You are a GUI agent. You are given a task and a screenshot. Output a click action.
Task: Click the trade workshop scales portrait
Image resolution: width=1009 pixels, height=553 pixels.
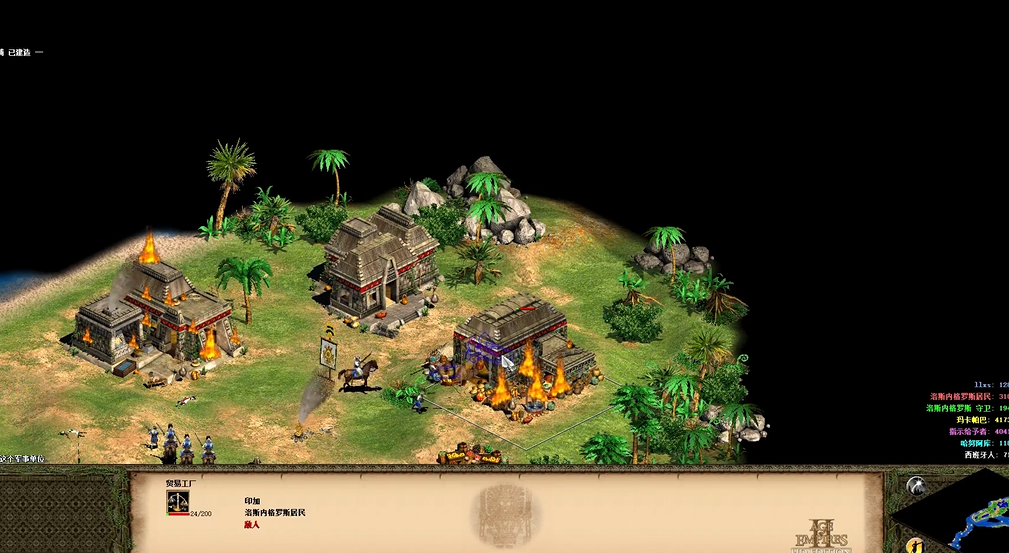click(x=178, y=500)
